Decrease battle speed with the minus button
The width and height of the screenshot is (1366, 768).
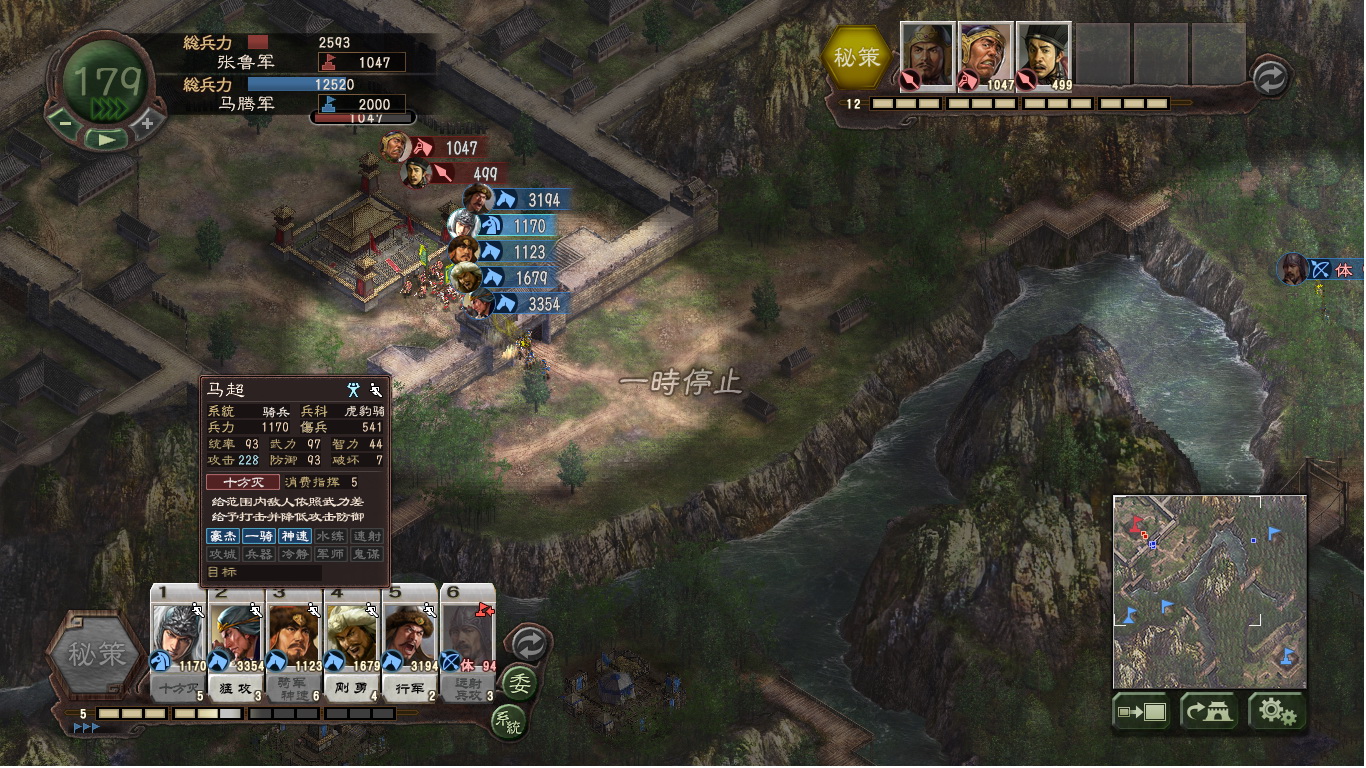click(65, 124)
